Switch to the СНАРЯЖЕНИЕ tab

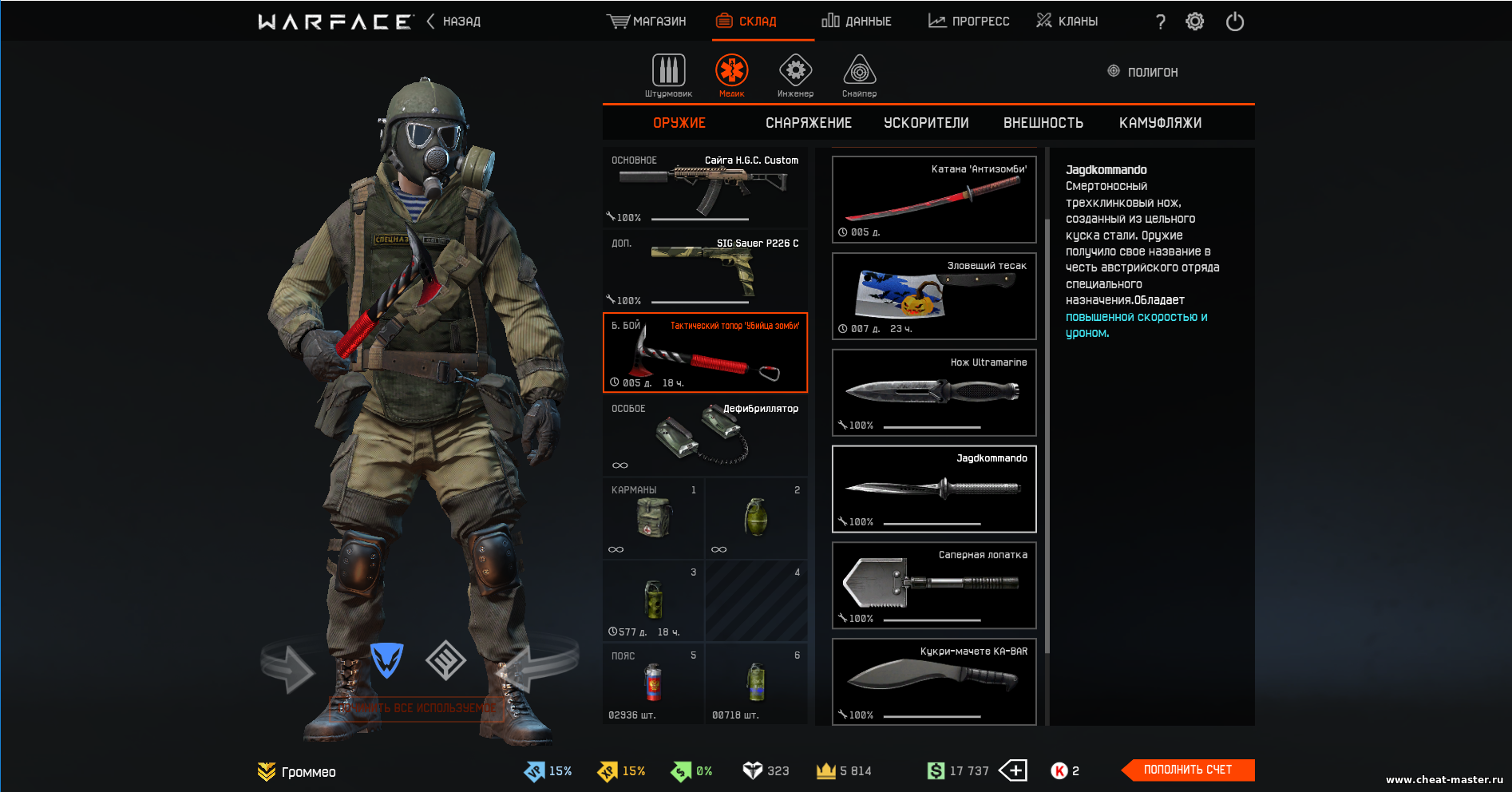point(808,123)
